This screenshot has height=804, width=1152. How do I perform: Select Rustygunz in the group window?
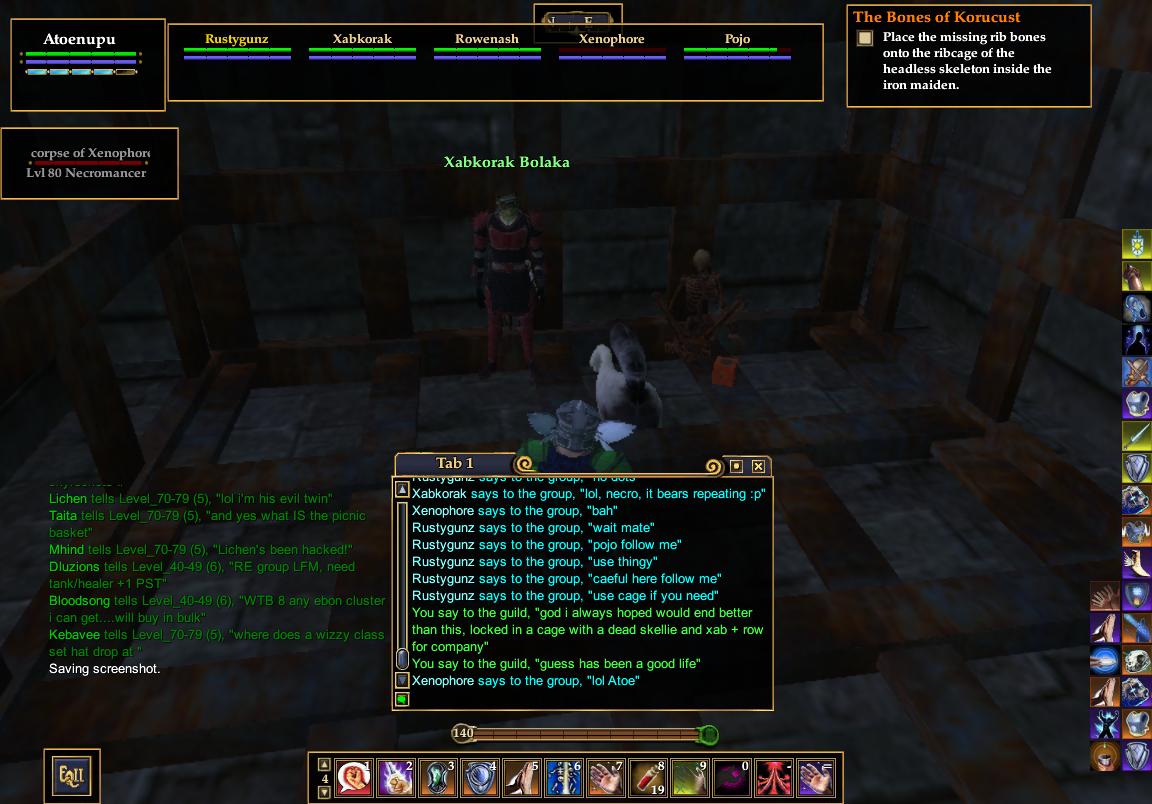(237, 40)
